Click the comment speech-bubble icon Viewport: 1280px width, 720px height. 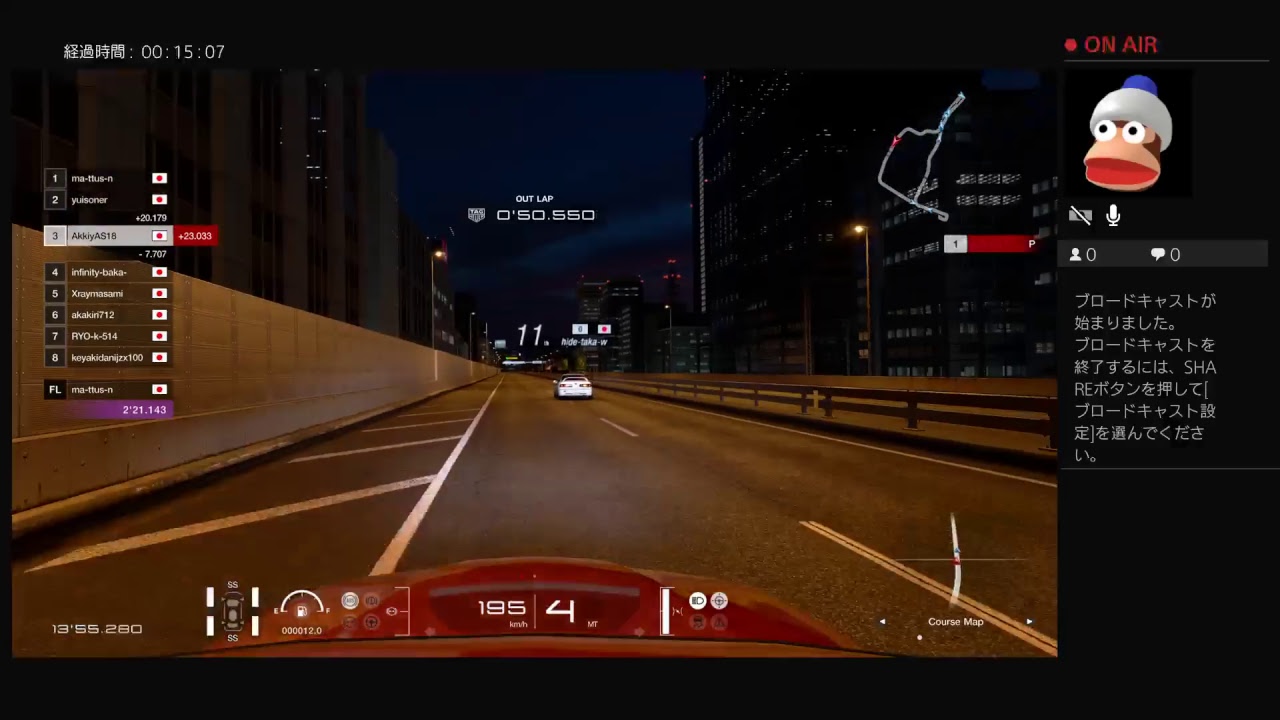click(1157, 254)
